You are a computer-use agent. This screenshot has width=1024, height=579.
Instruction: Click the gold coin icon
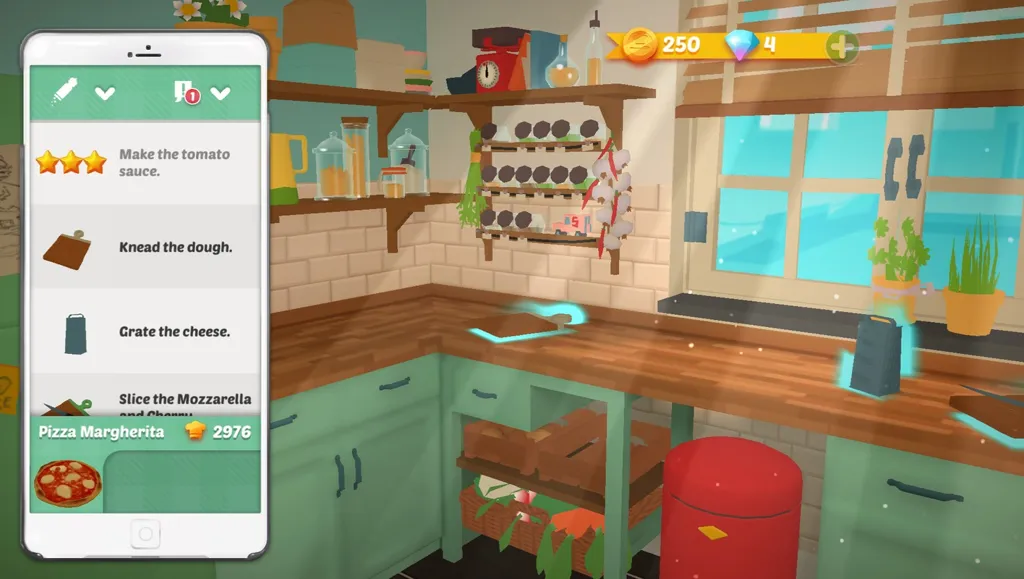point(639,45)
